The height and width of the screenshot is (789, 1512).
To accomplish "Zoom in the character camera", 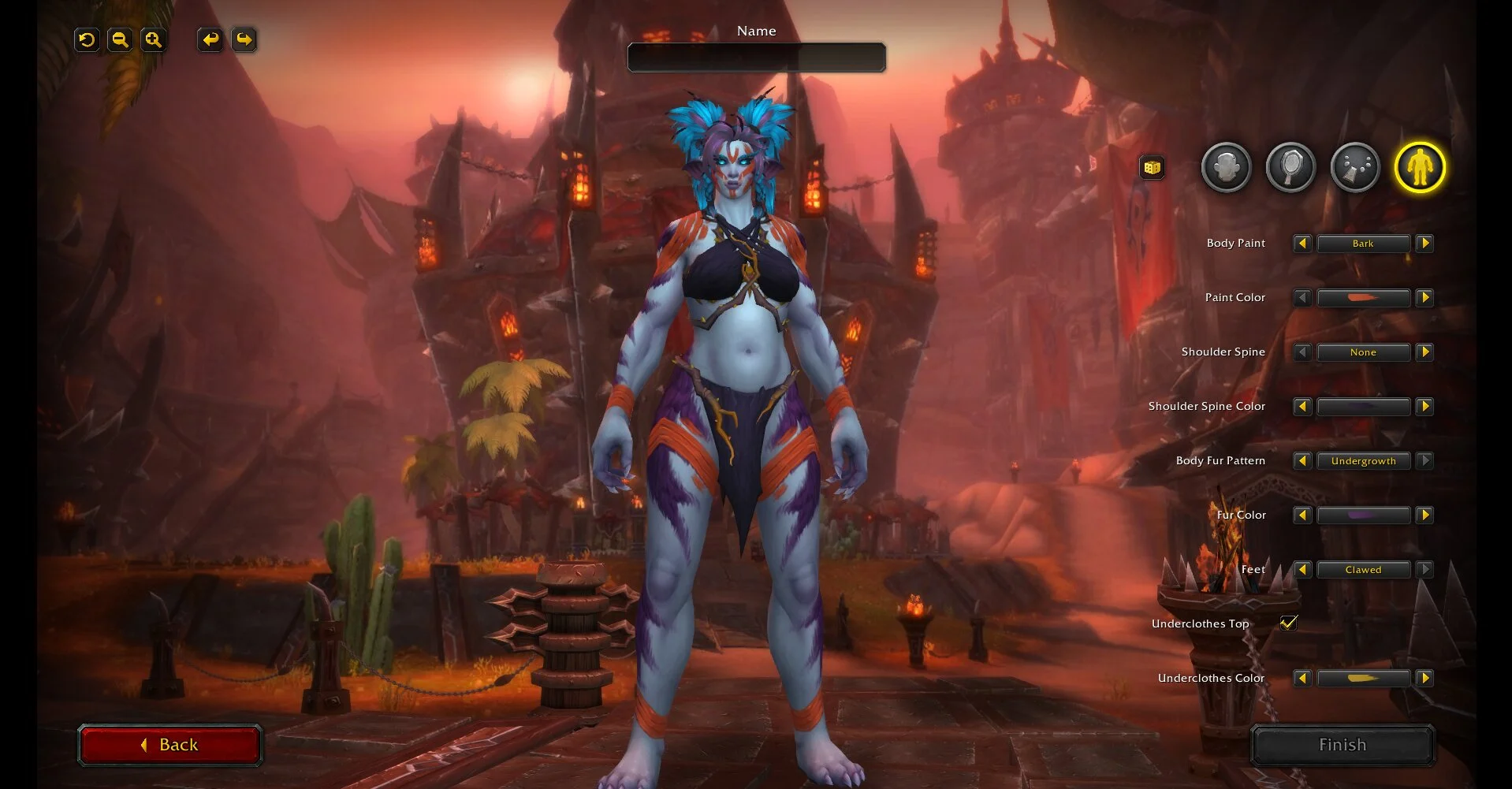I will point(153,39).
